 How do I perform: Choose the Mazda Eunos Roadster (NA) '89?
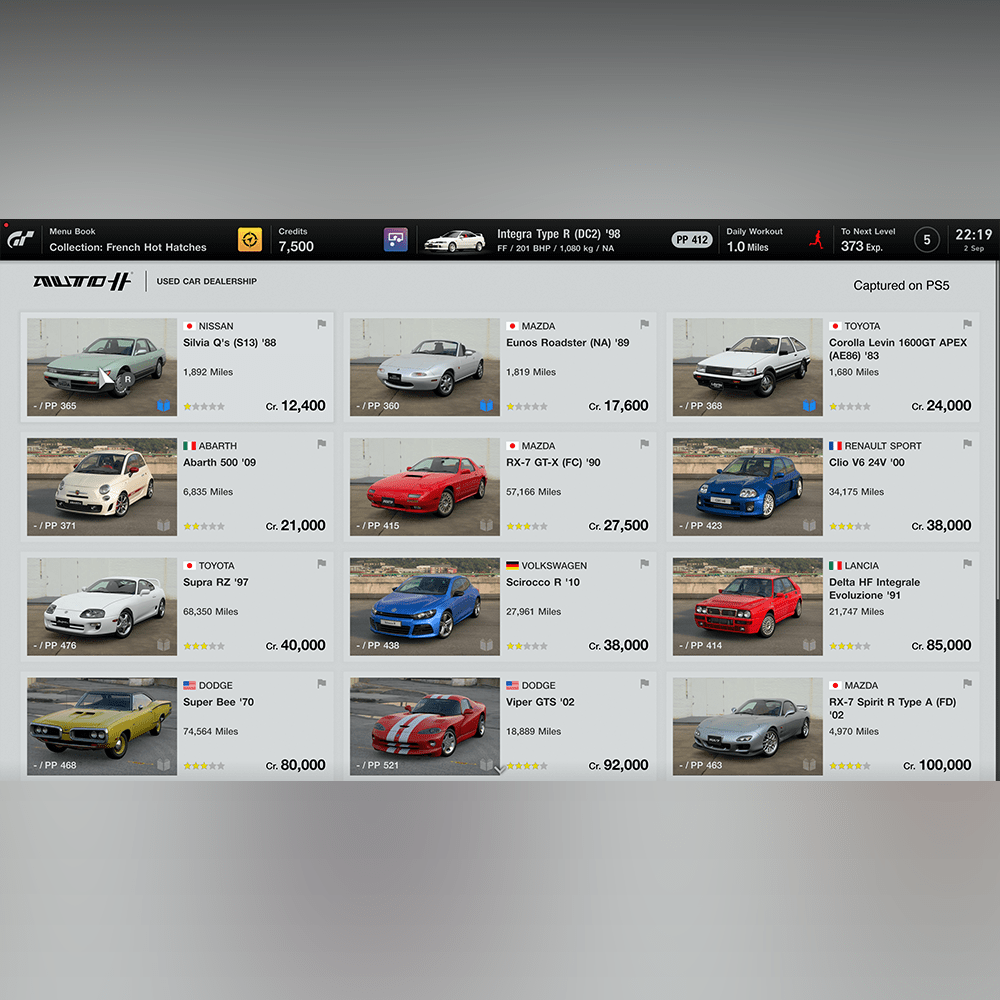(500, 366)
